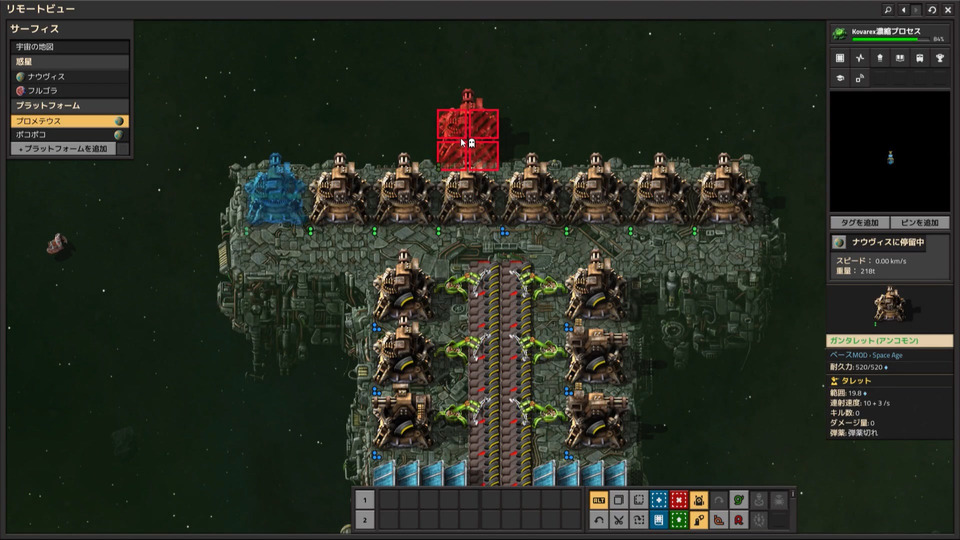The image size is (960, 540).
Task: Close the remote view window
Action: (947, 9)
